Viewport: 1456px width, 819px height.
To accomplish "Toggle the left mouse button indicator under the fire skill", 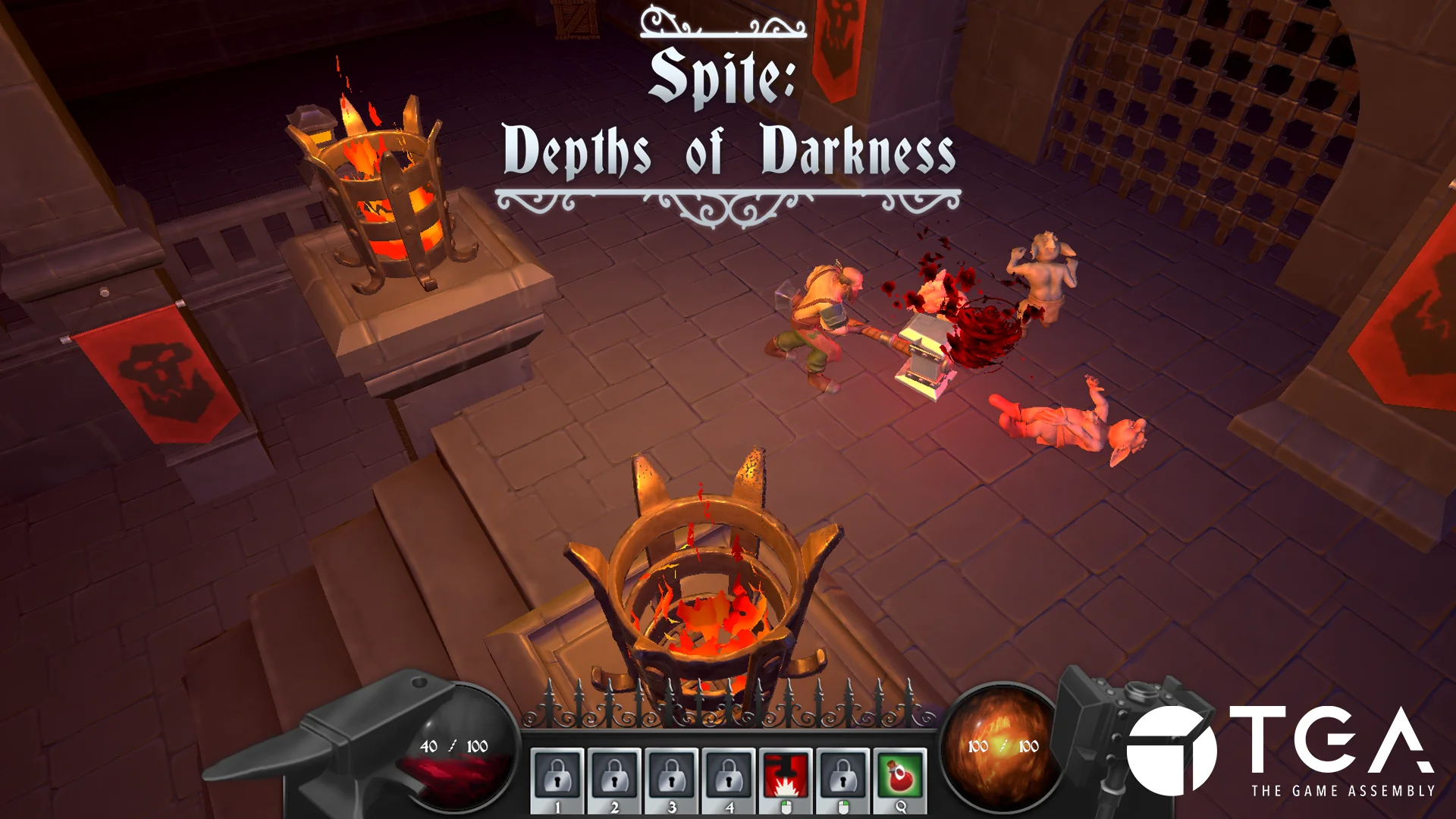I will (x=787, y=808).
